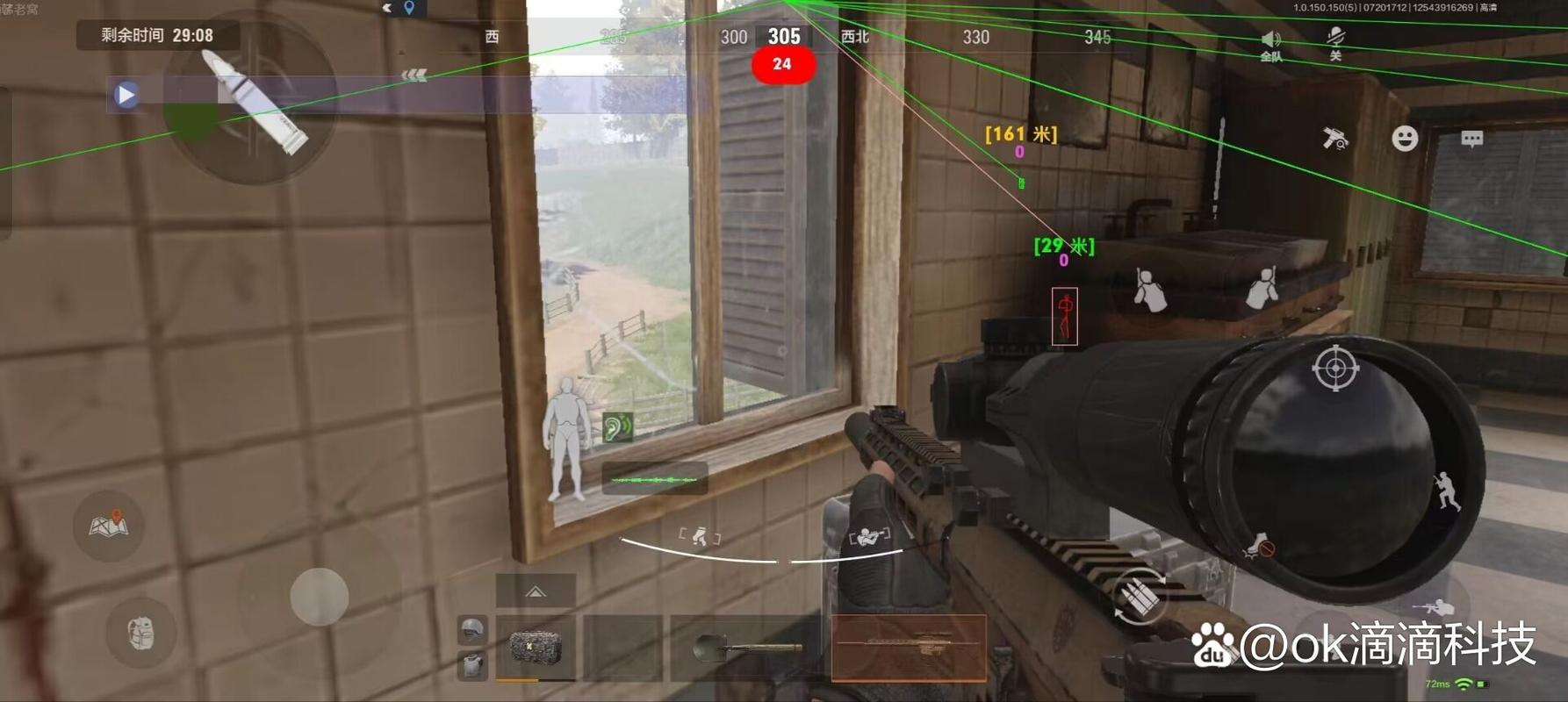Select the sniper rifle weapon slot

[909, 648]
